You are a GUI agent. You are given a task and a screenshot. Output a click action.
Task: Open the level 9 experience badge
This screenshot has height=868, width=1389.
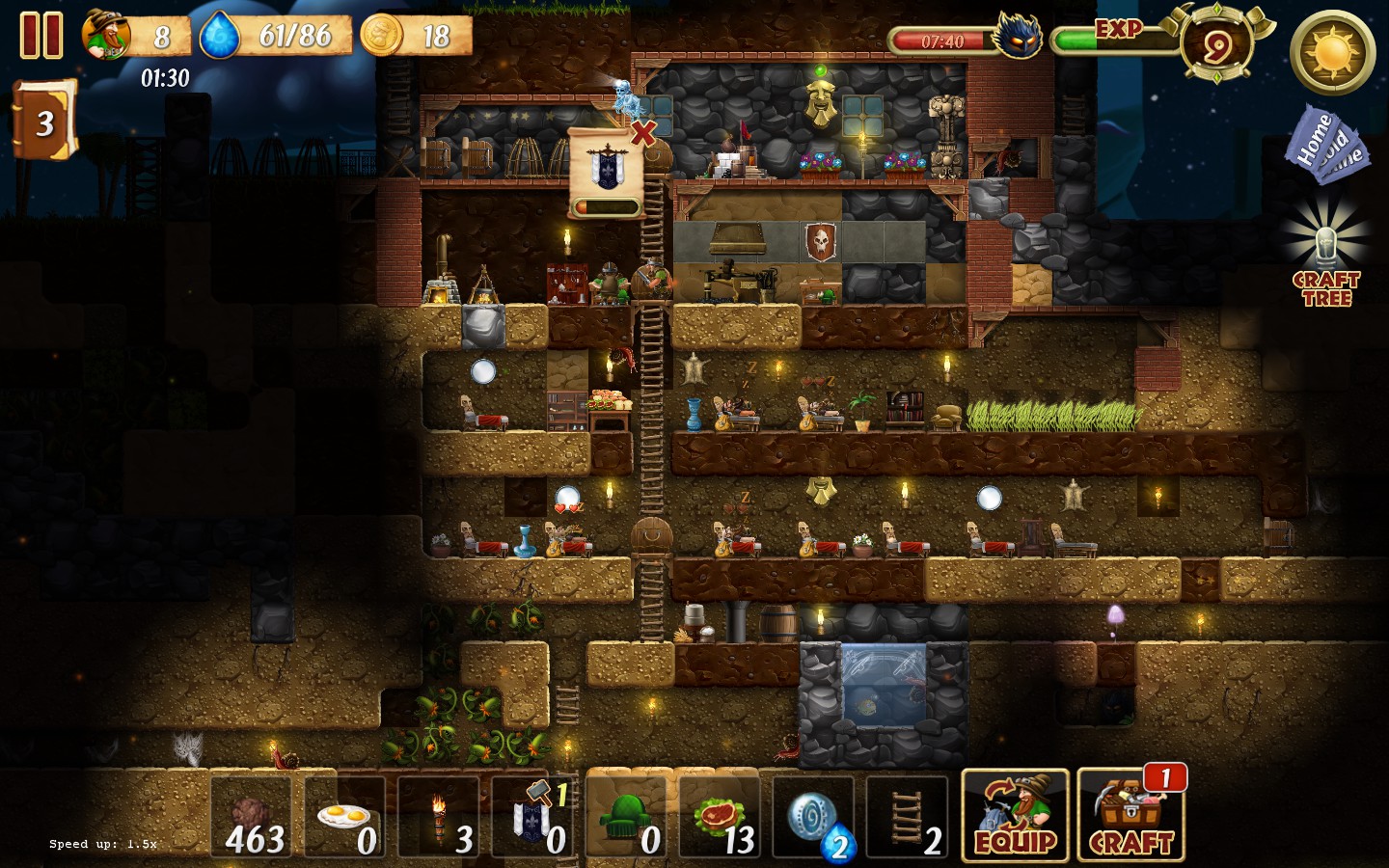pyautogui.click(x=1217, y=44)
